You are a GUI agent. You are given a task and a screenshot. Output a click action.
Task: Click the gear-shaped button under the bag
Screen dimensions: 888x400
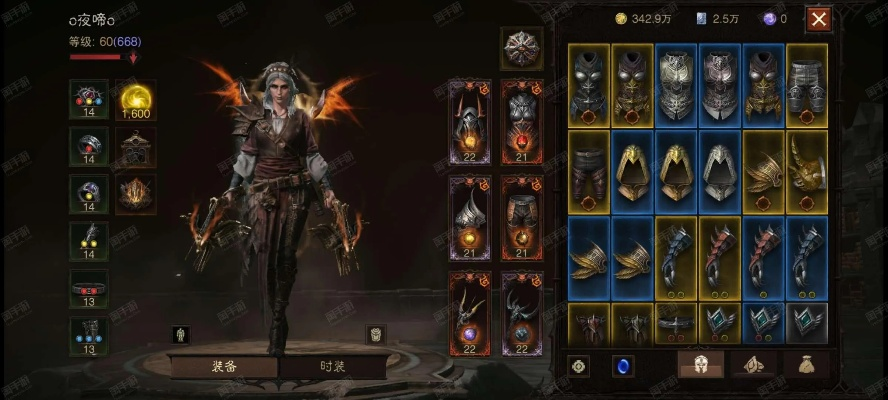point(580,366)
